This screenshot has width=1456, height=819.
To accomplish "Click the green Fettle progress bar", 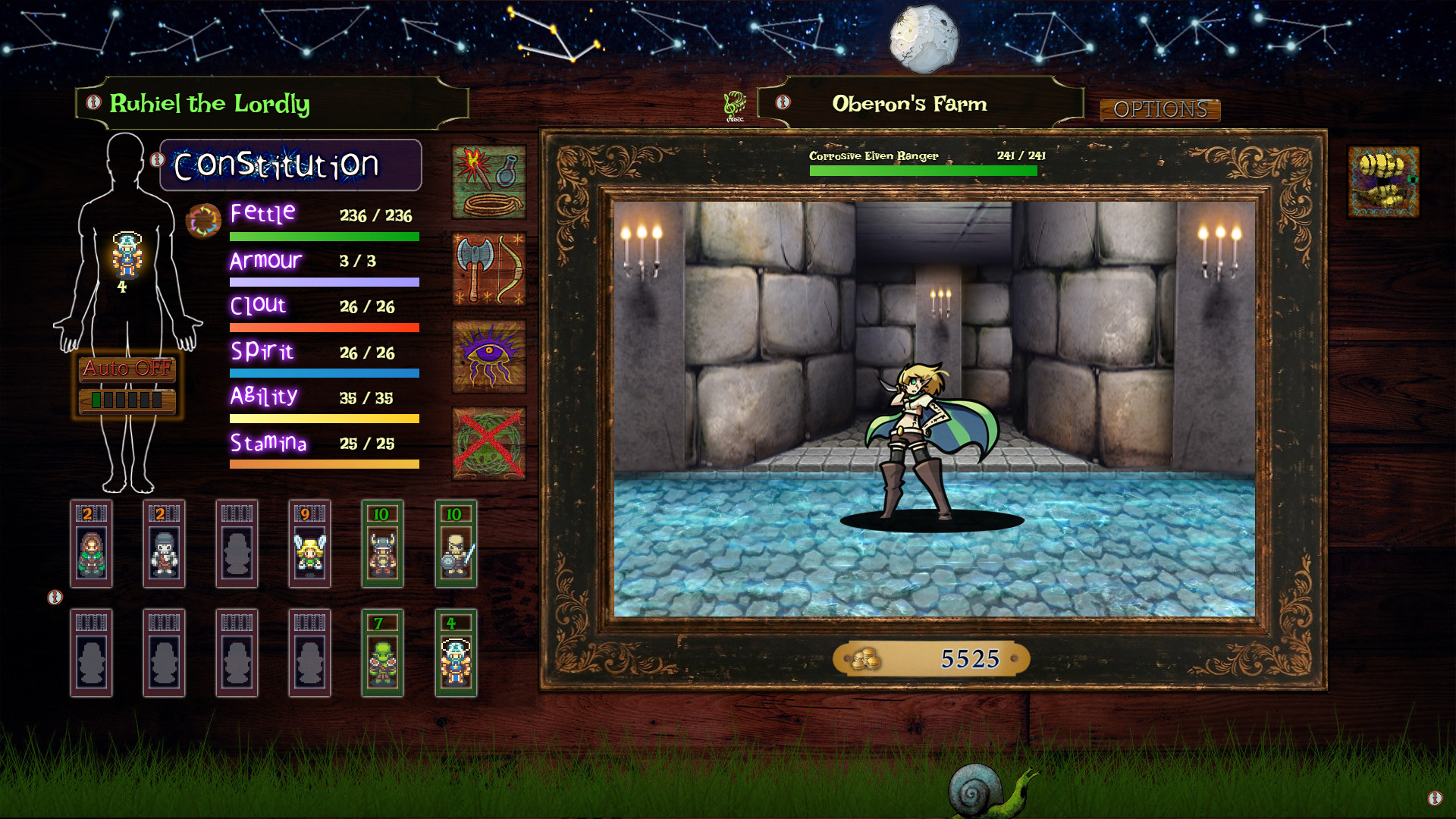I will (x=324, y=236).
